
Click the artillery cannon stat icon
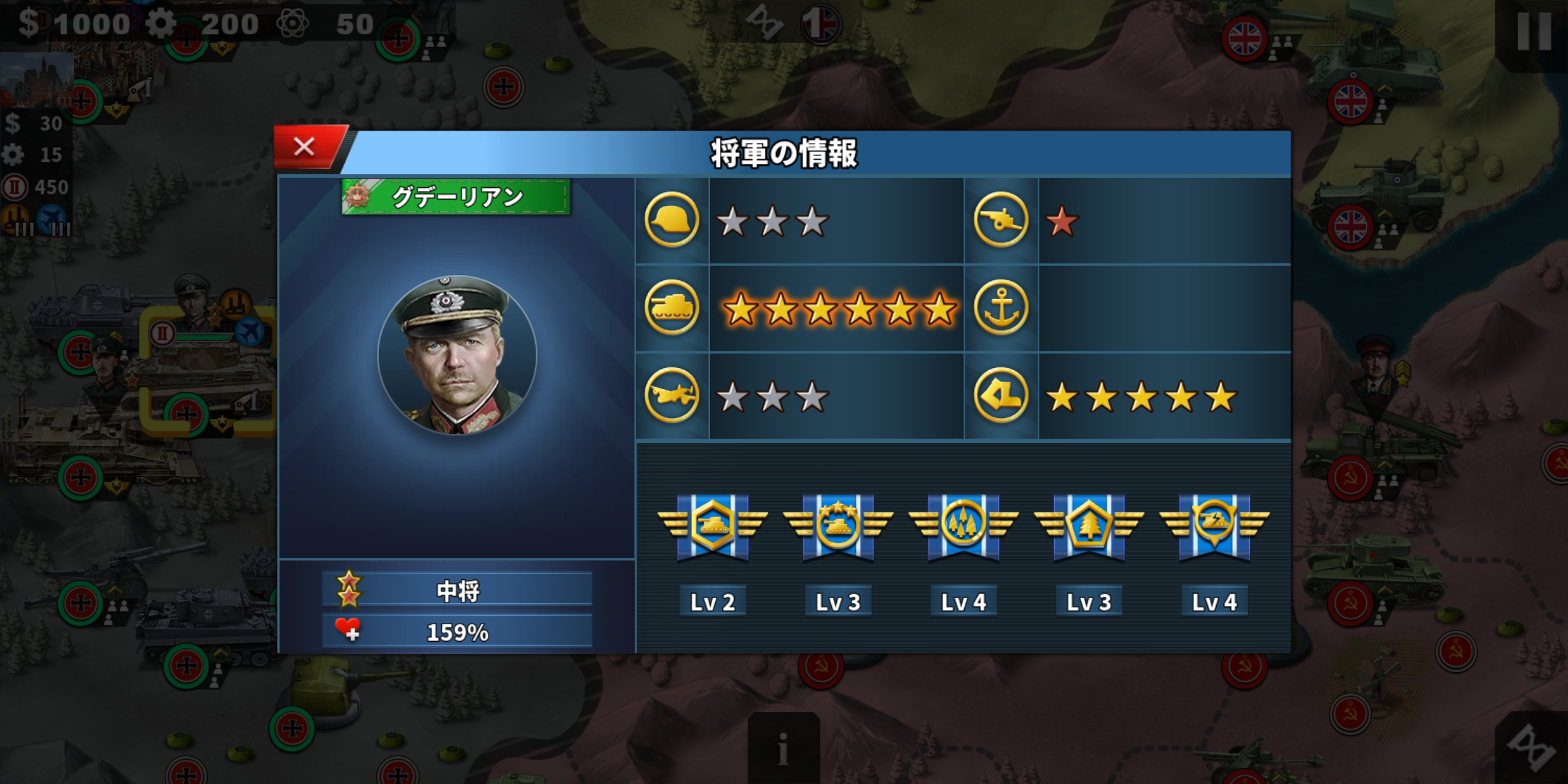(1000, 220)
